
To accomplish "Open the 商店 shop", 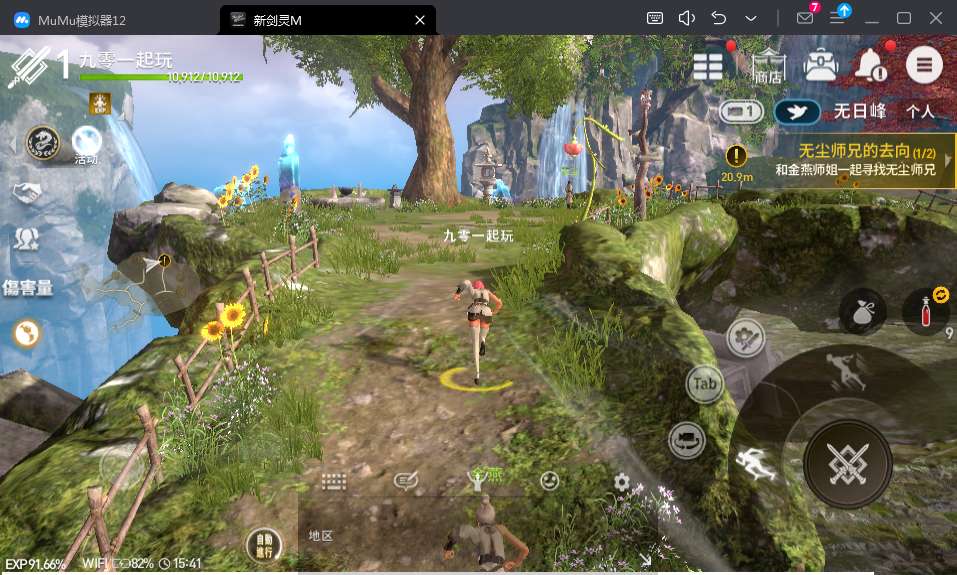I will [768, 66].
